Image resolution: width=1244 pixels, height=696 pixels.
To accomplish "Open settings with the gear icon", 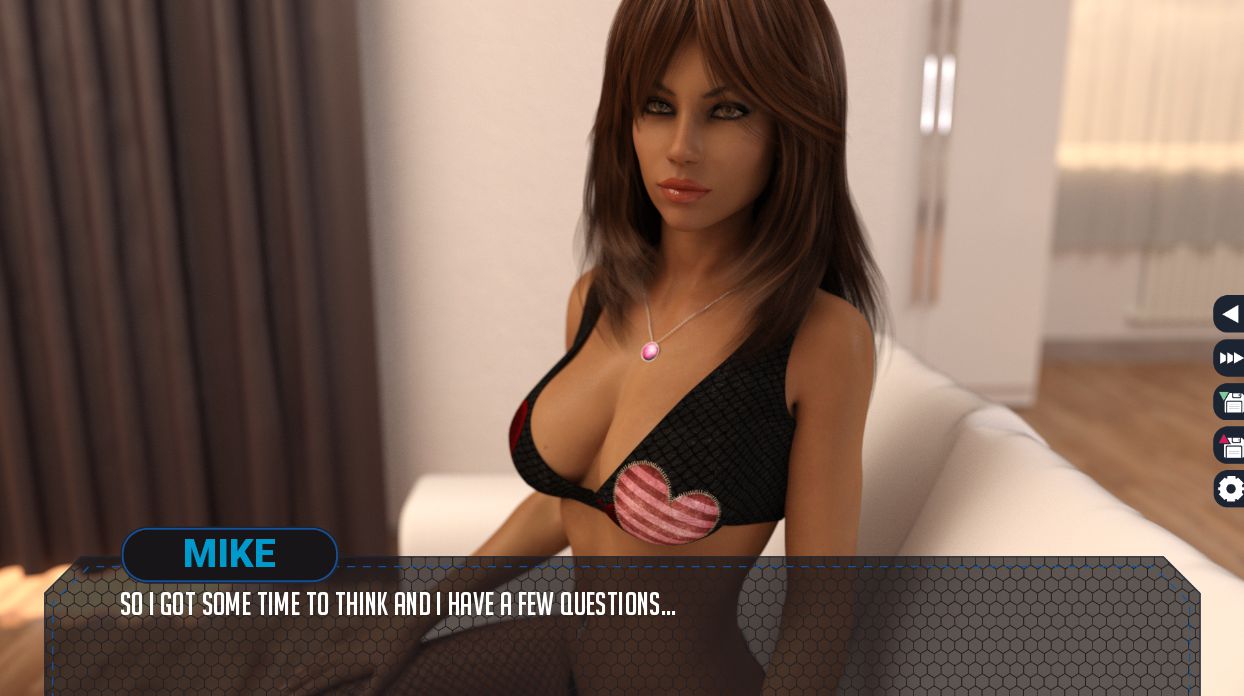I will pyautogui.click(x=1230, y=489).
